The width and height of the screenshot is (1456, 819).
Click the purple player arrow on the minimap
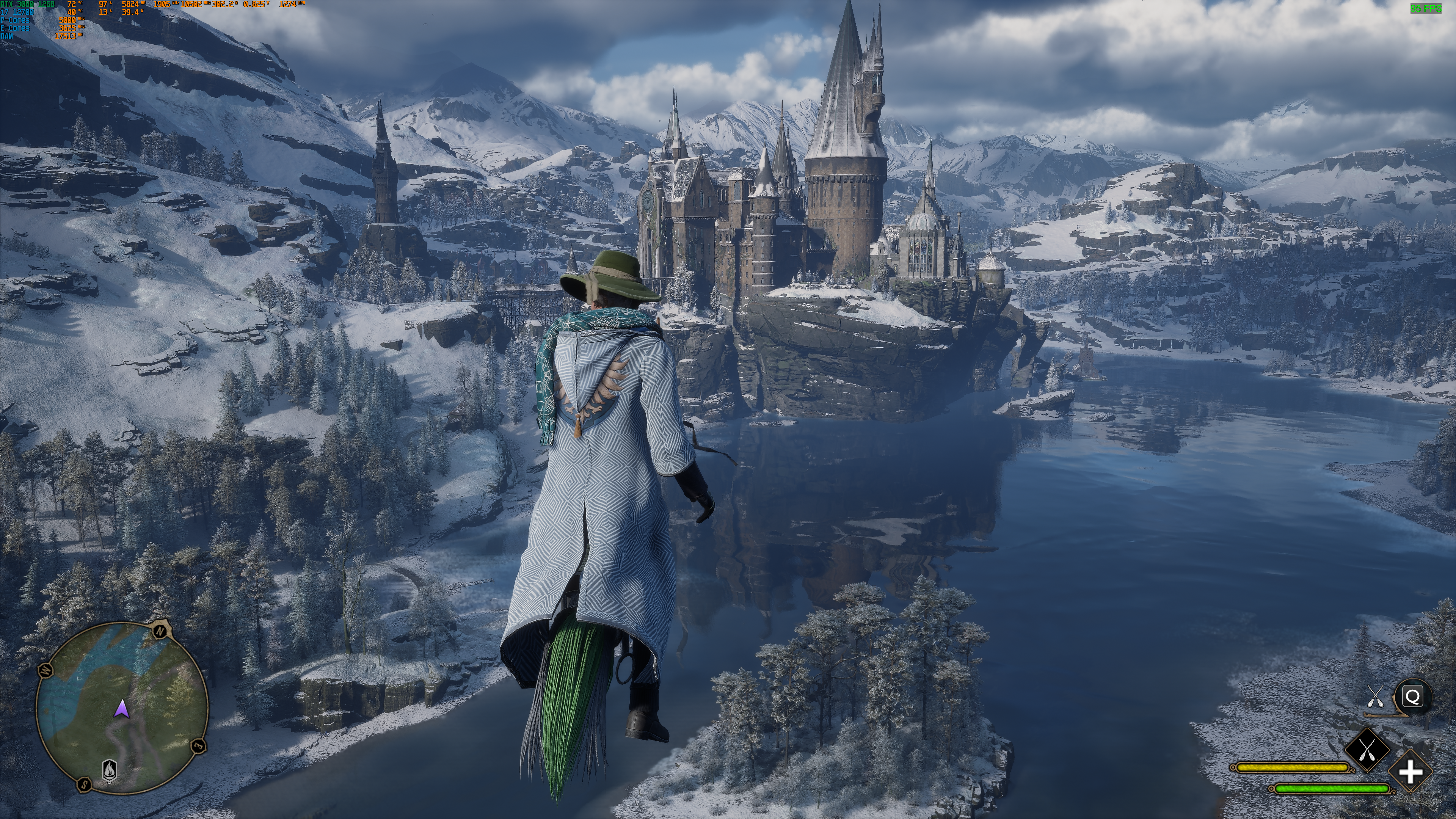[121, 708]
